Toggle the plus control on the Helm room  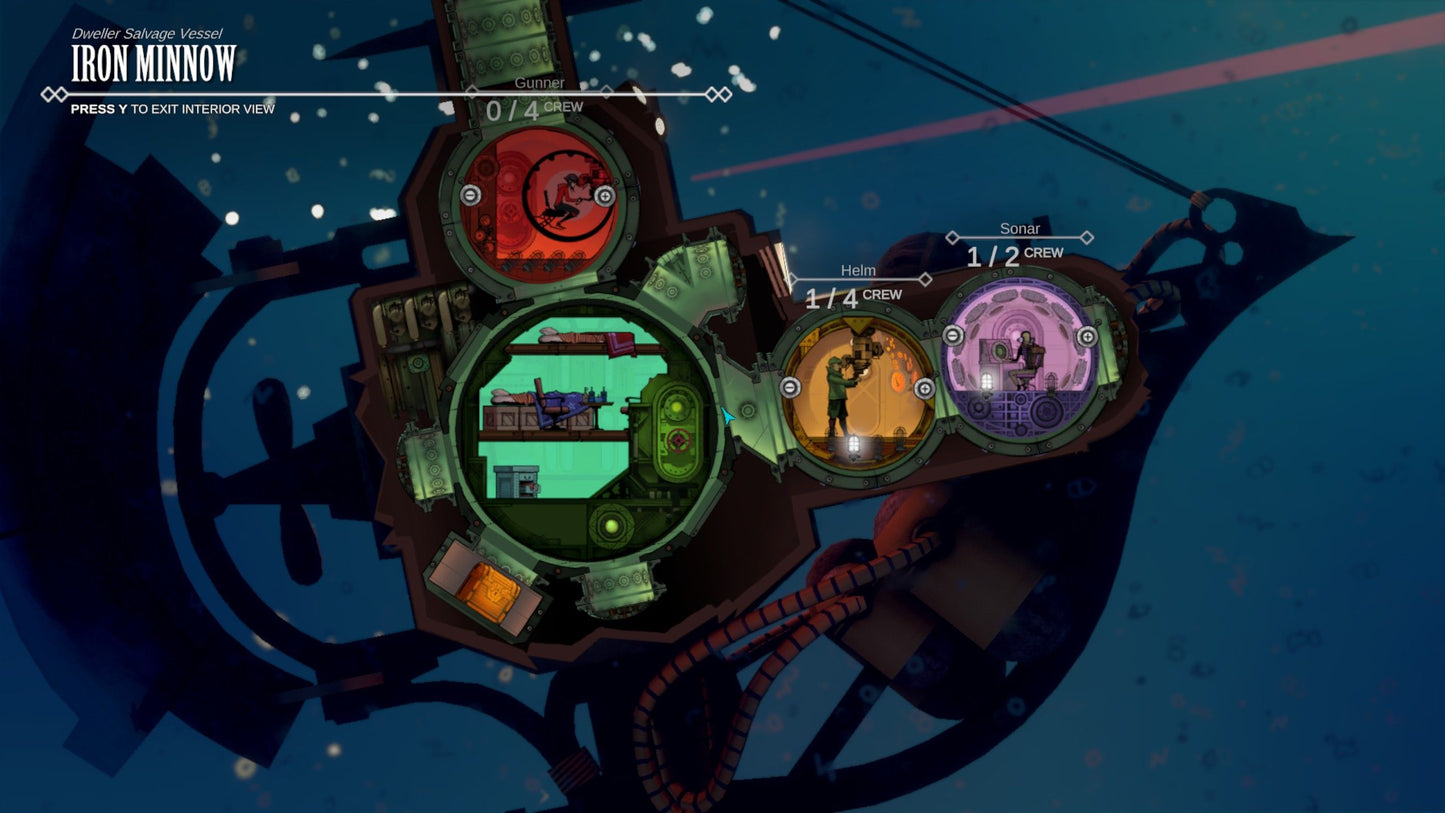click(x=925, y=388)
